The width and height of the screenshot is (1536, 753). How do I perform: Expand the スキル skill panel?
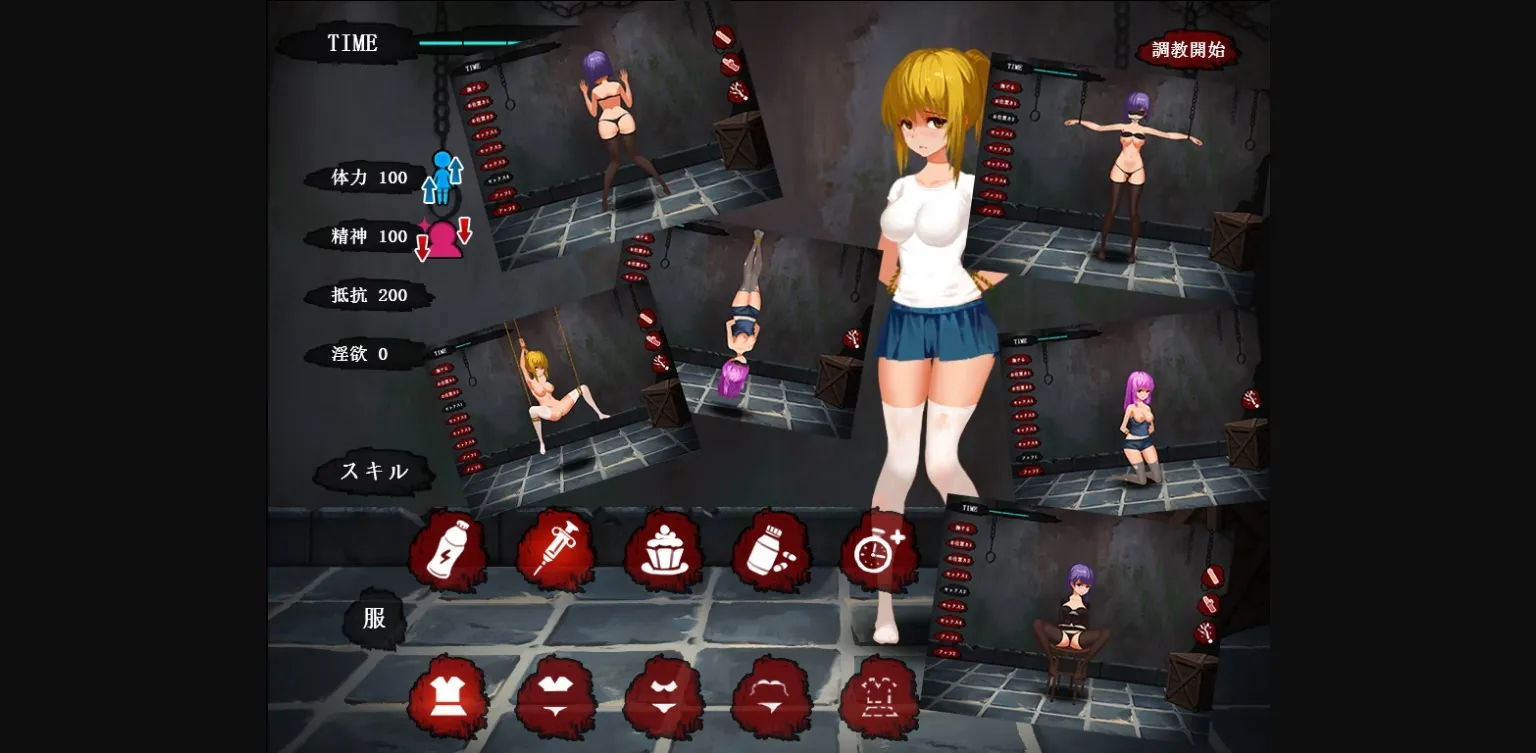374,471
